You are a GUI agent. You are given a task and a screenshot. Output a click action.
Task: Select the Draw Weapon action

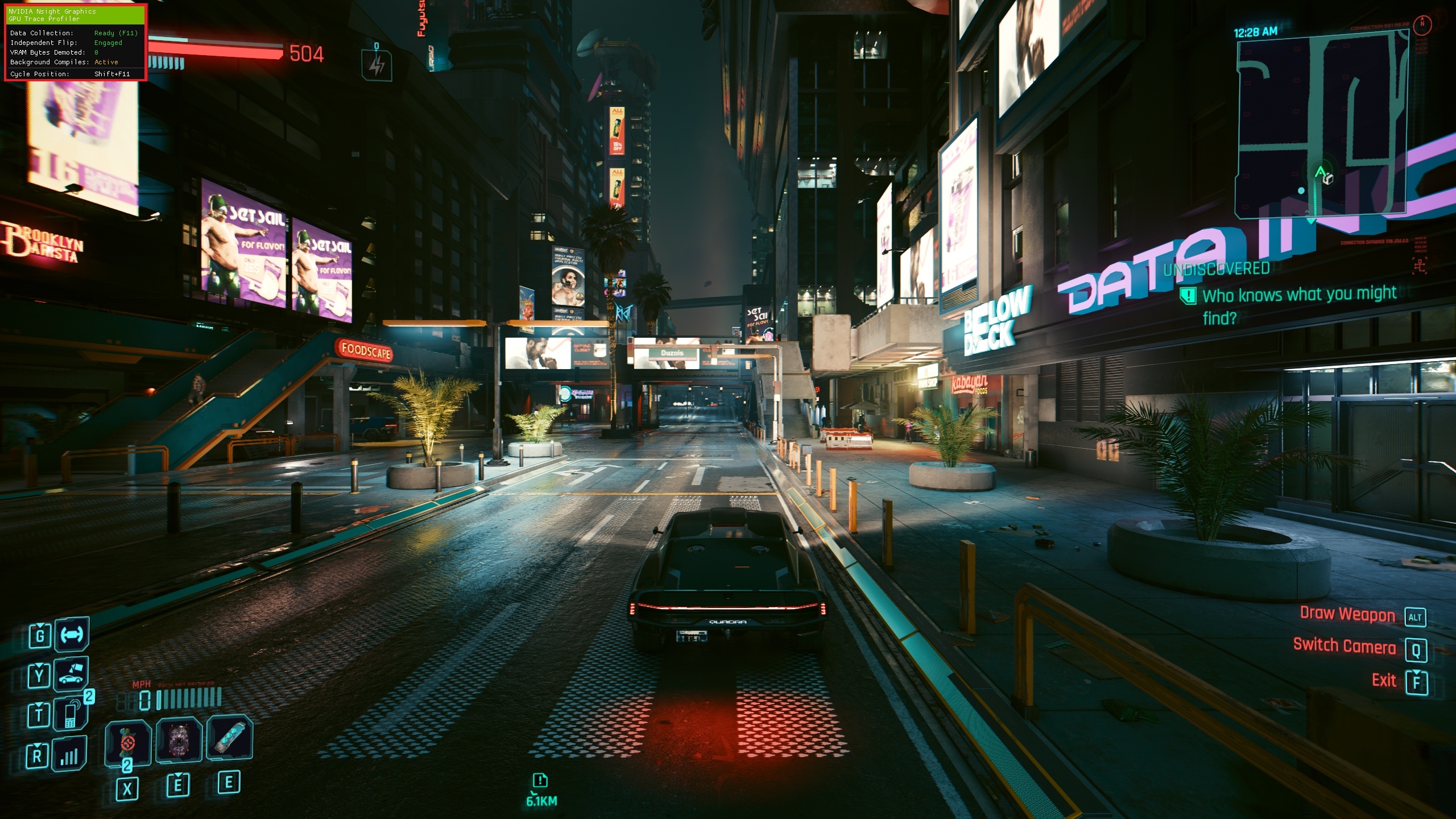point(1347,615)
